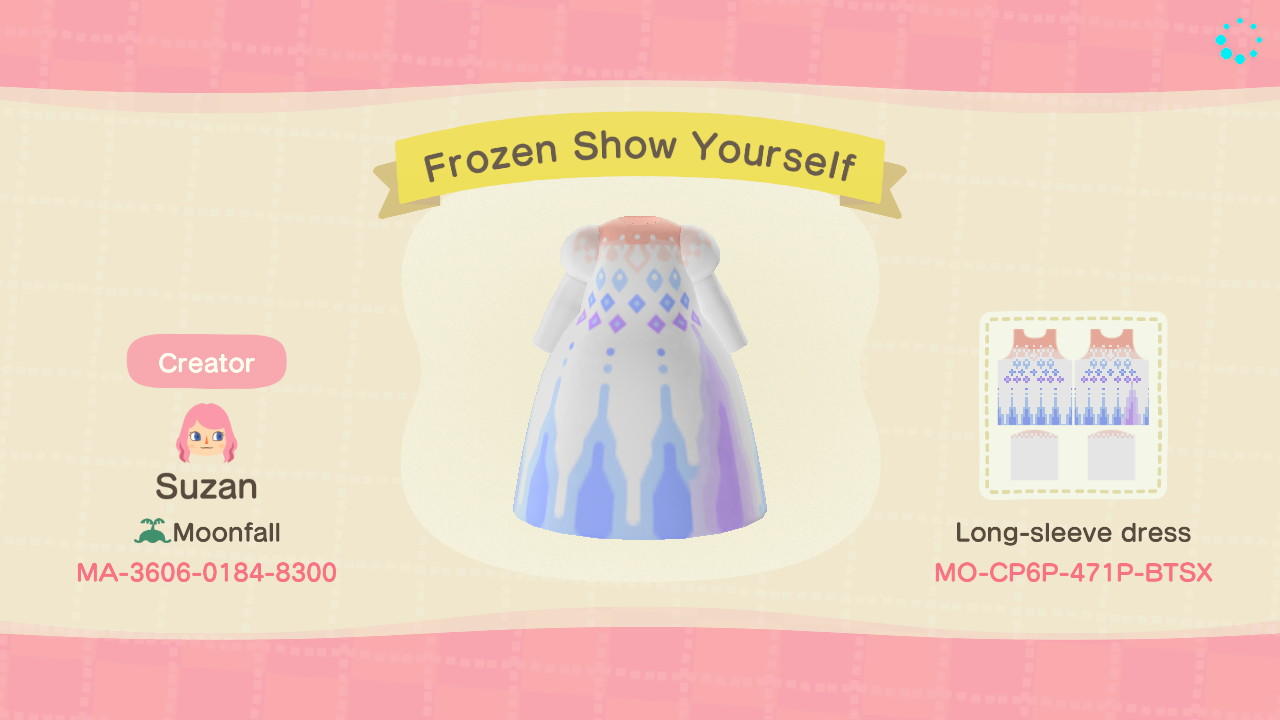Select the green island leaf icon beside Moonfall
This screenshot has width=1280, height=720.
(152, 533)
